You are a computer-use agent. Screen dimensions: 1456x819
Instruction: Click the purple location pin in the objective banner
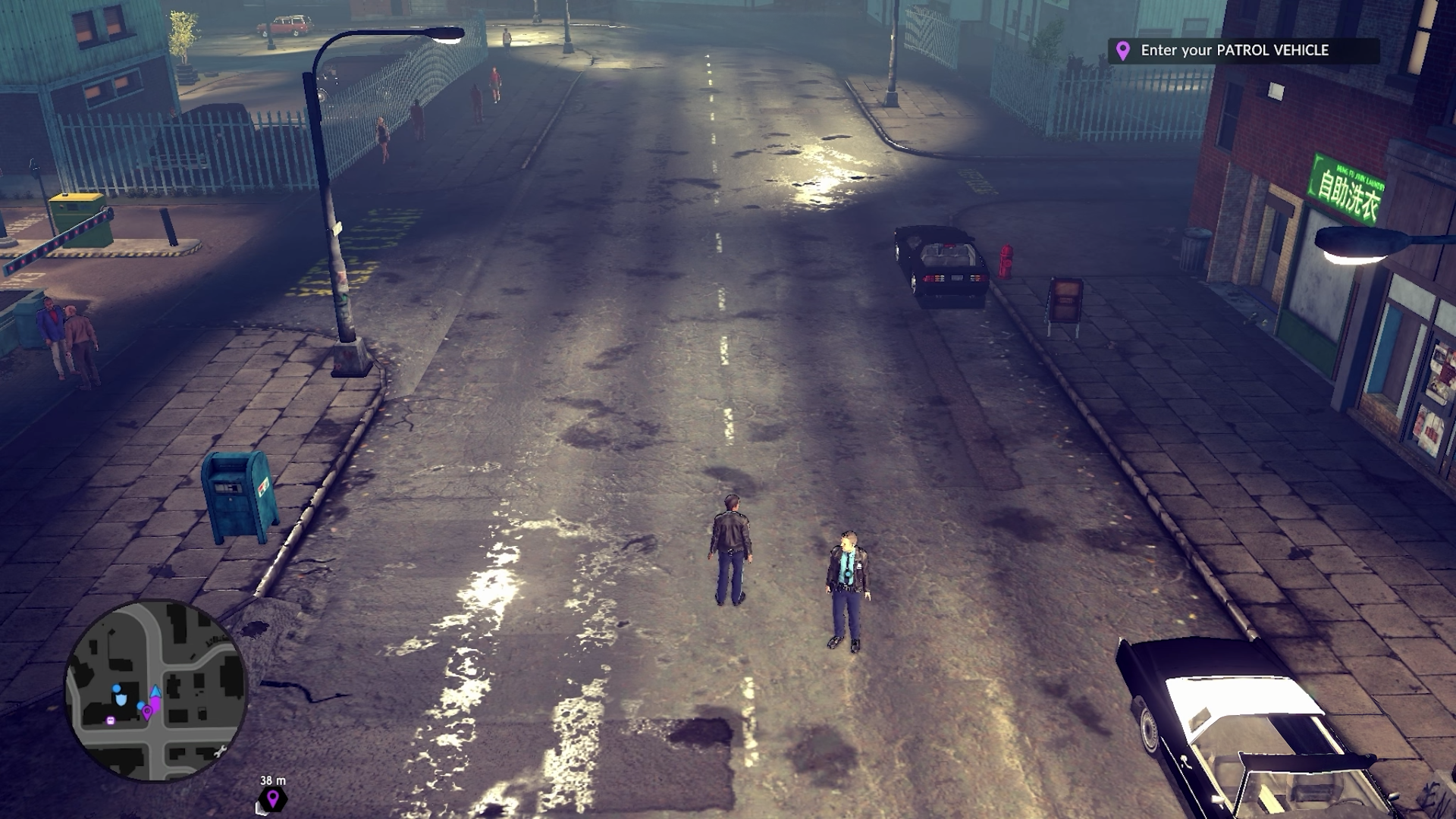[1122, 52]
